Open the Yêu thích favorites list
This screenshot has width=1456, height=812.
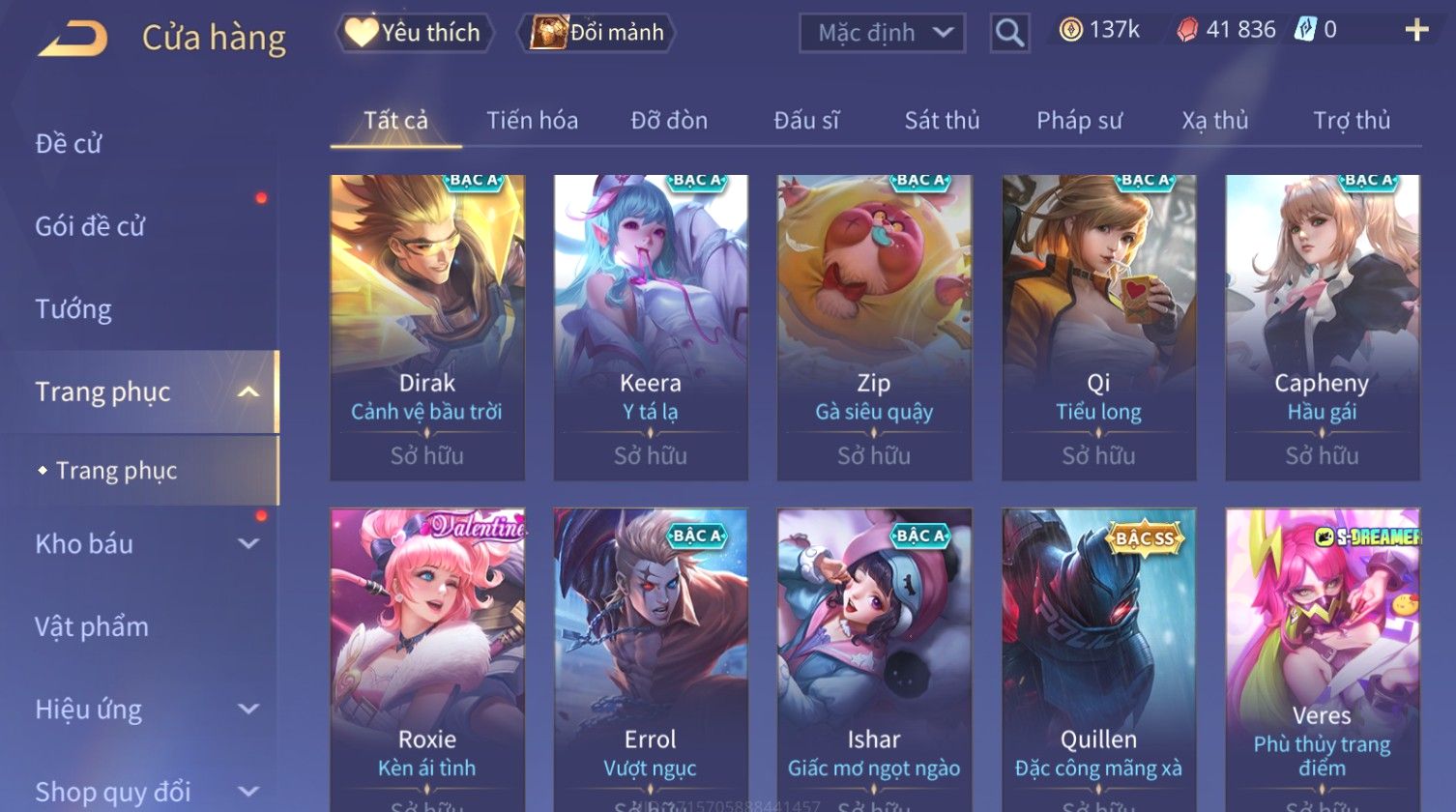click(415, 33)
